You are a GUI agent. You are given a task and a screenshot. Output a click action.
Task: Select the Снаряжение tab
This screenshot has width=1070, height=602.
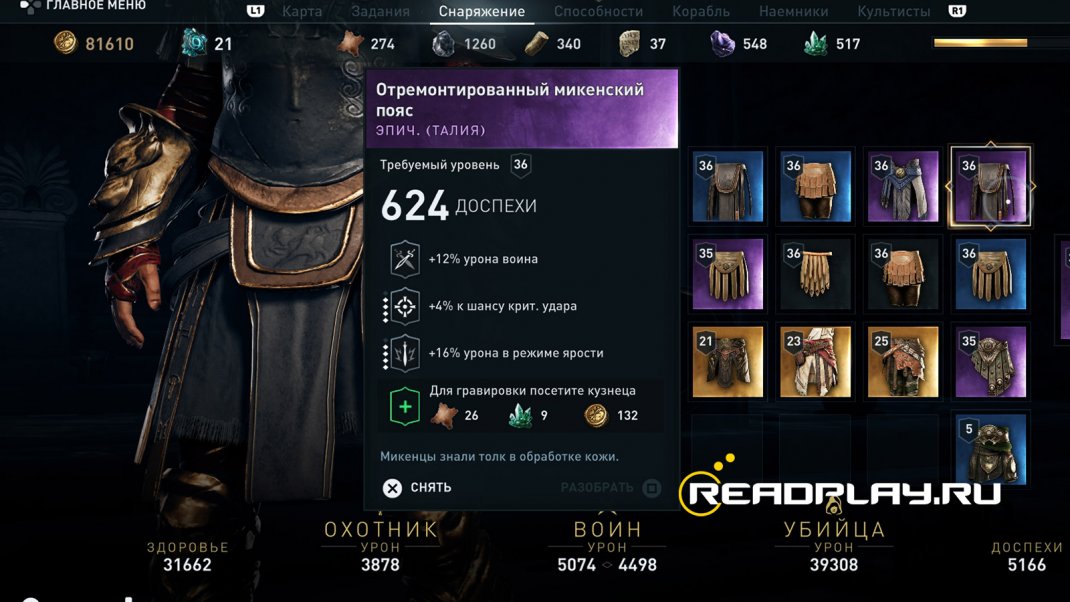482,12
